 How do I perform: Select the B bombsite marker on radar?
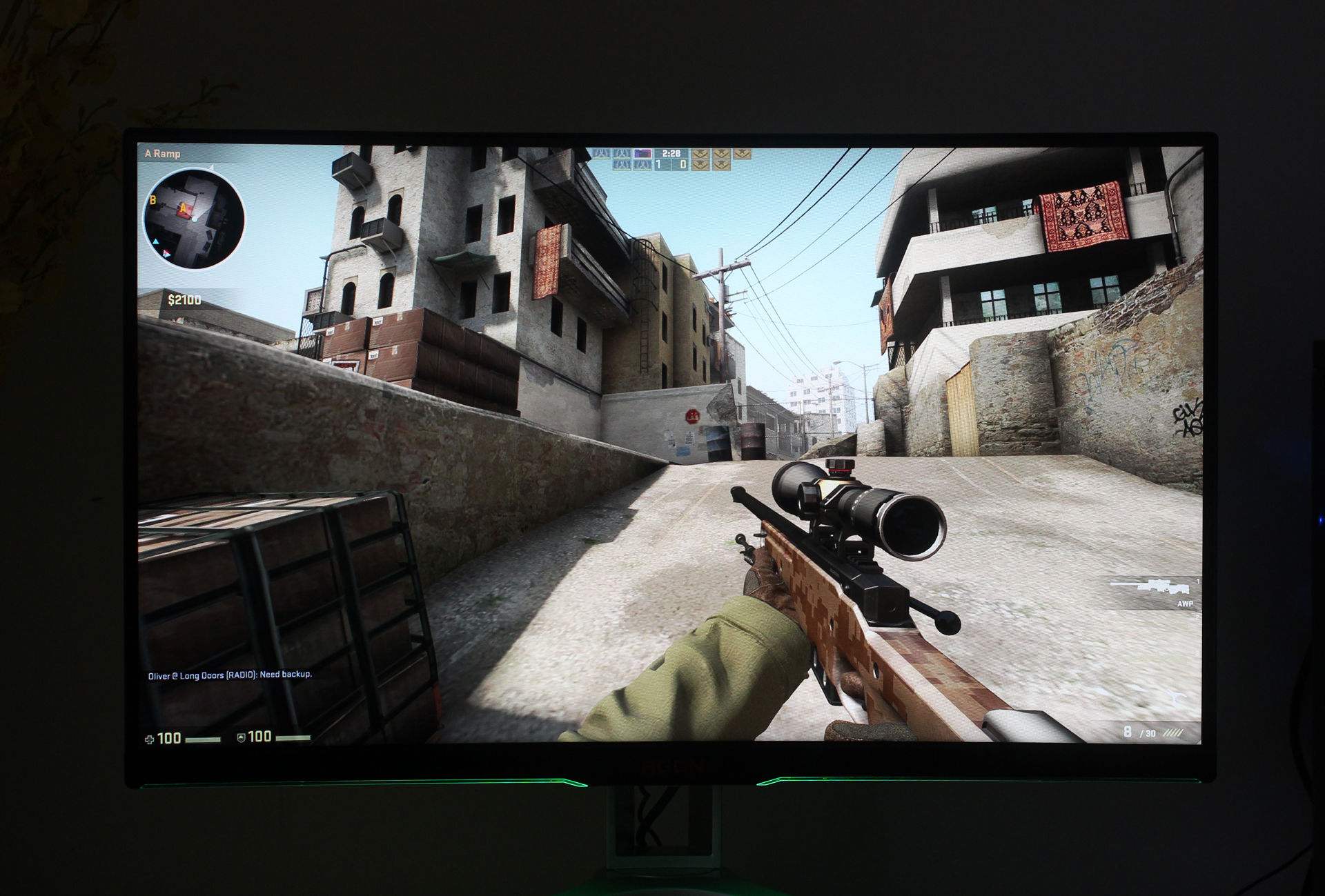153,200
